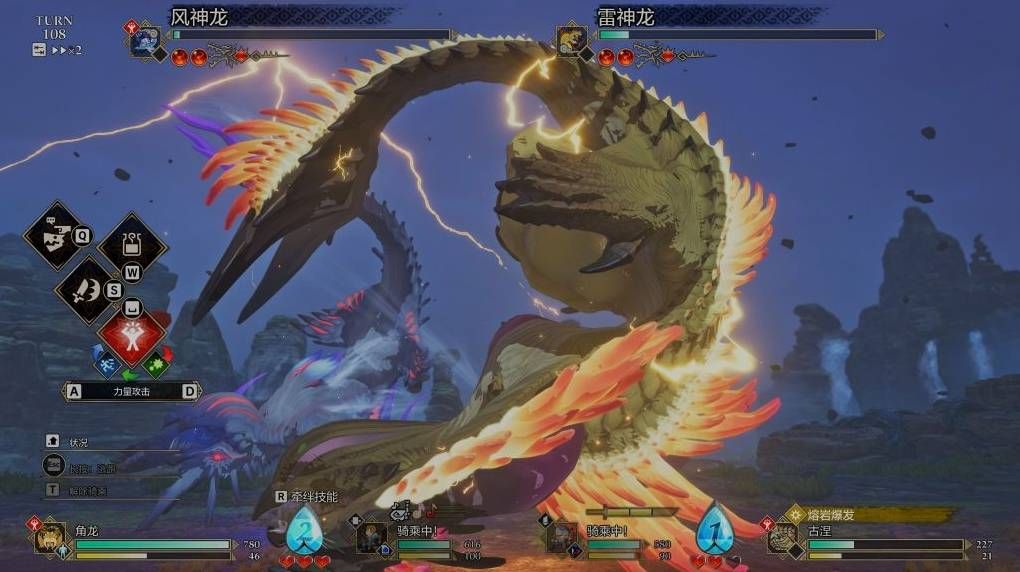Click the 力量攻击 attack label bar
The image size is (1020, 572).
click(131, 392)
